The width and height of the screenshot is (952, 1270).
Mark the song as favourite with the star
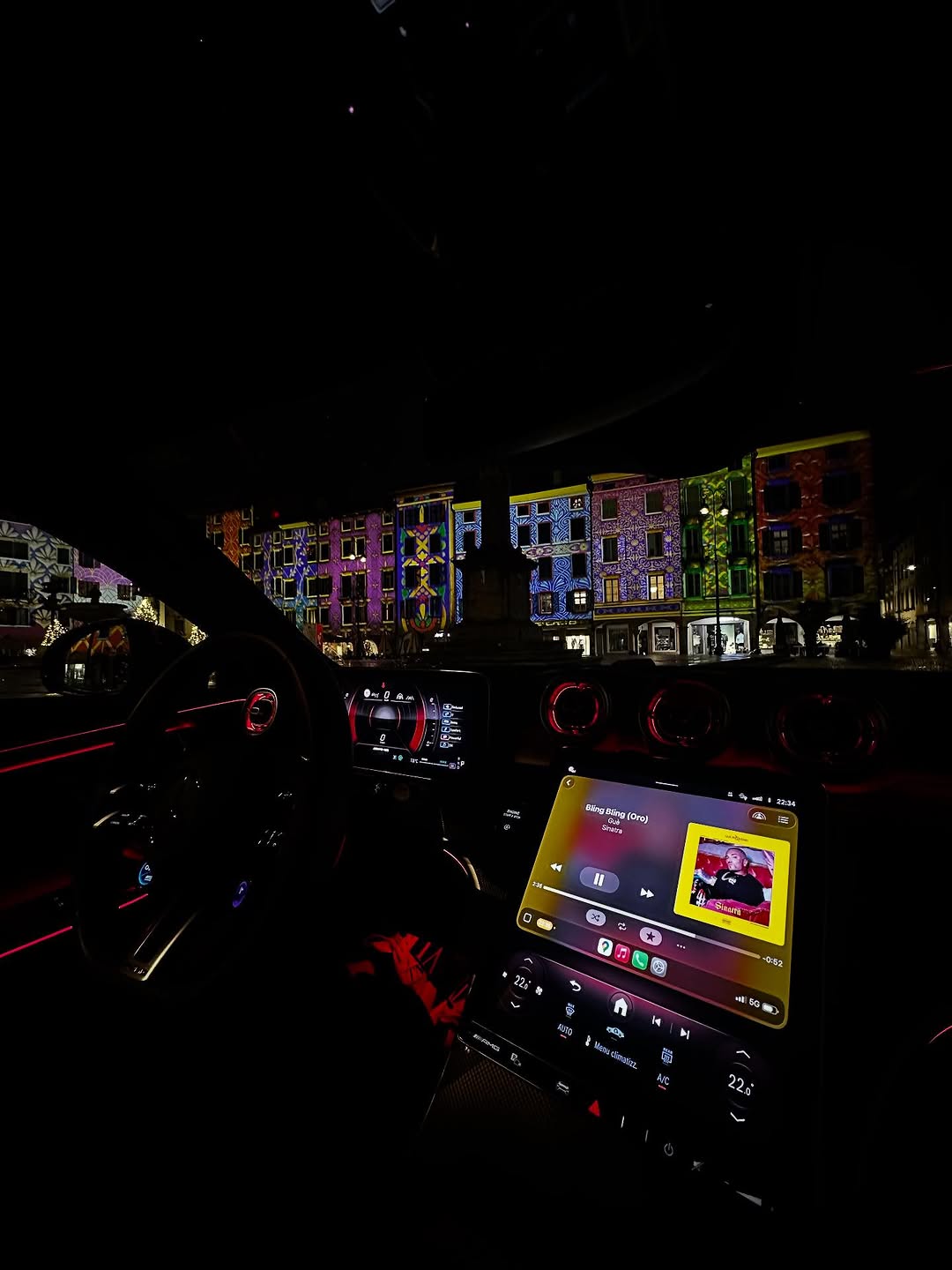click(651, 935)
